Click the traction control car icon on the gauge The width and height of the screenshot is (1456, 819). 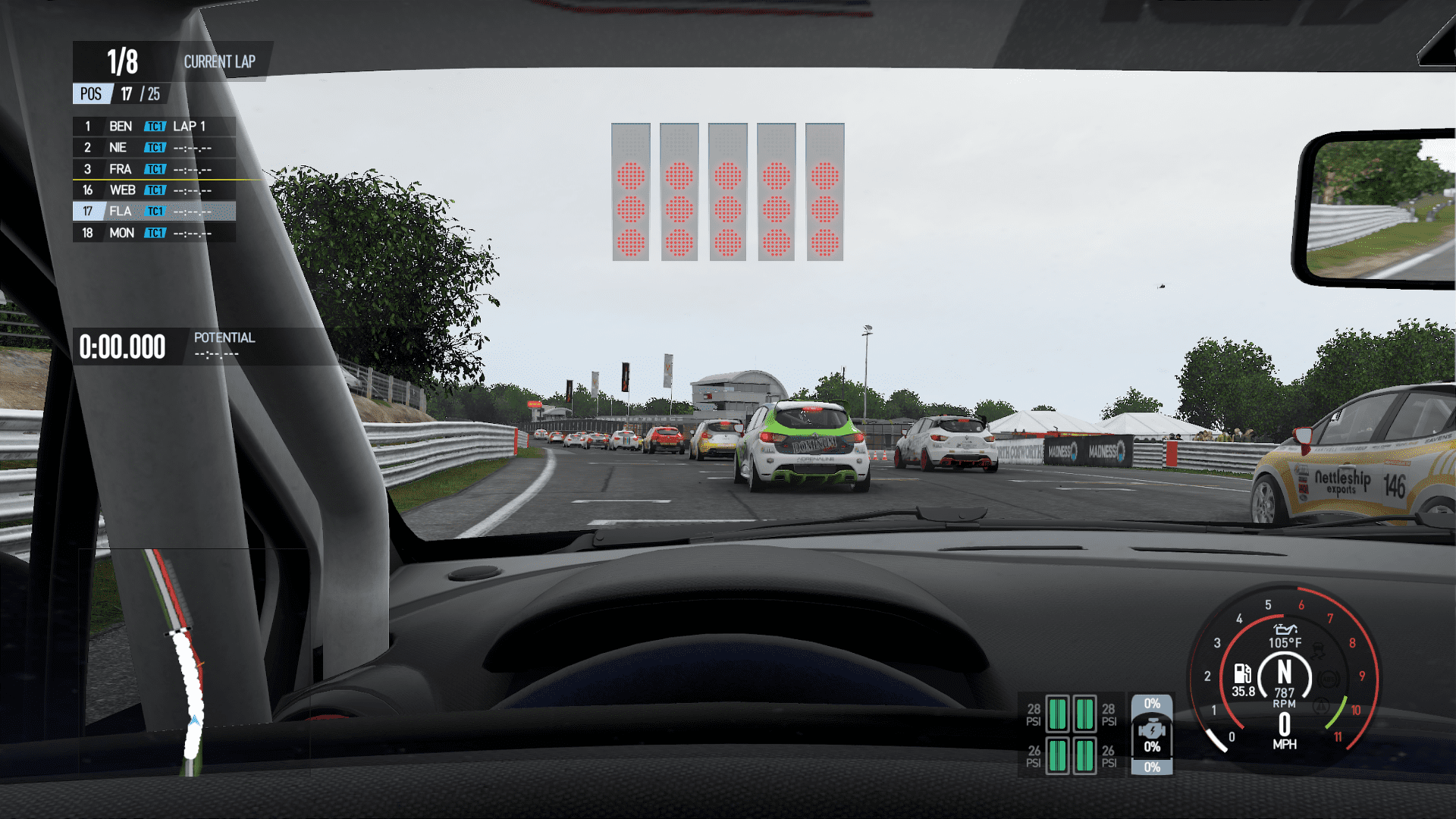[x=1319, y=651]
